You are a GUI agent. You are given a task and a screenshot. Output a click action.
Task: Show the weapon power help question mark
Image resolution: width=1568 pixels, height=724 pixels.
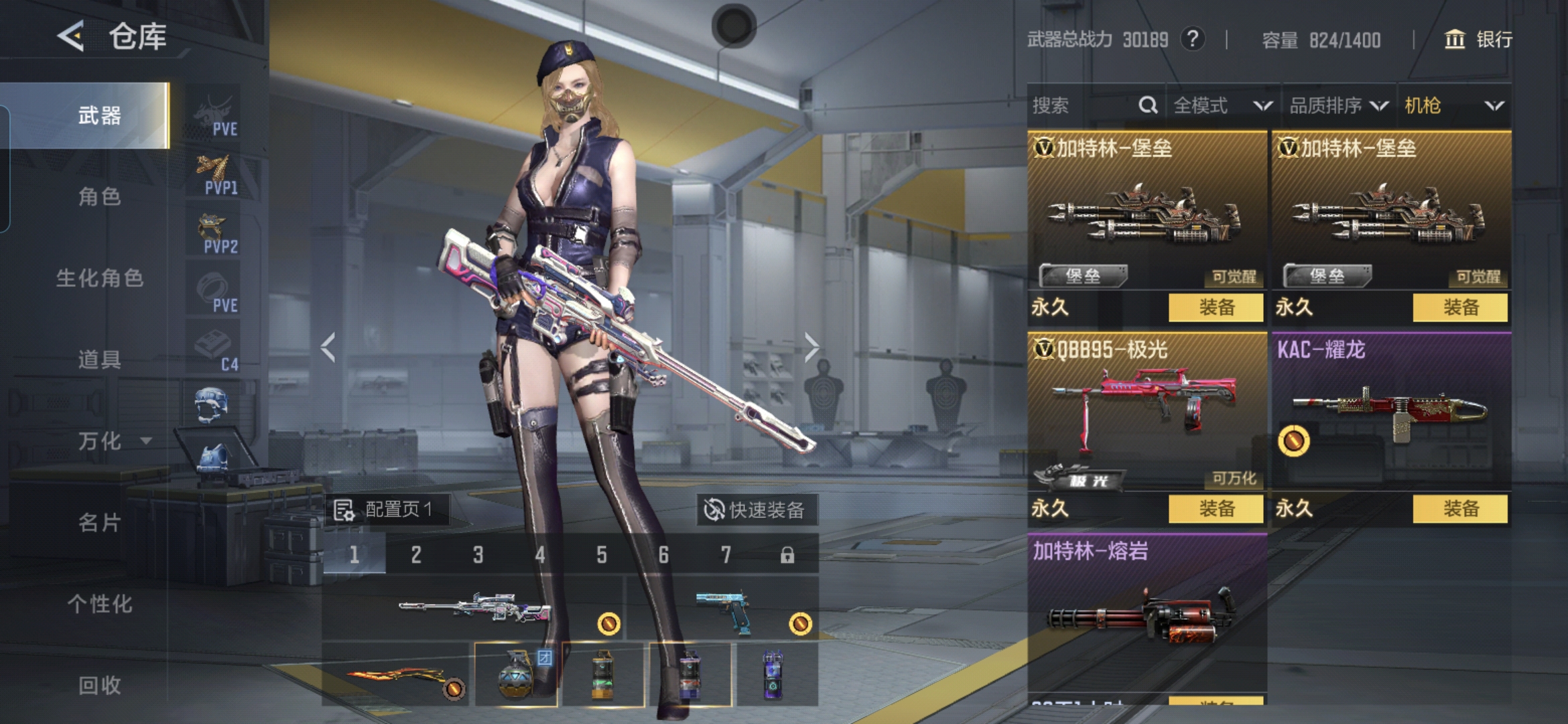pos(1192,39)
